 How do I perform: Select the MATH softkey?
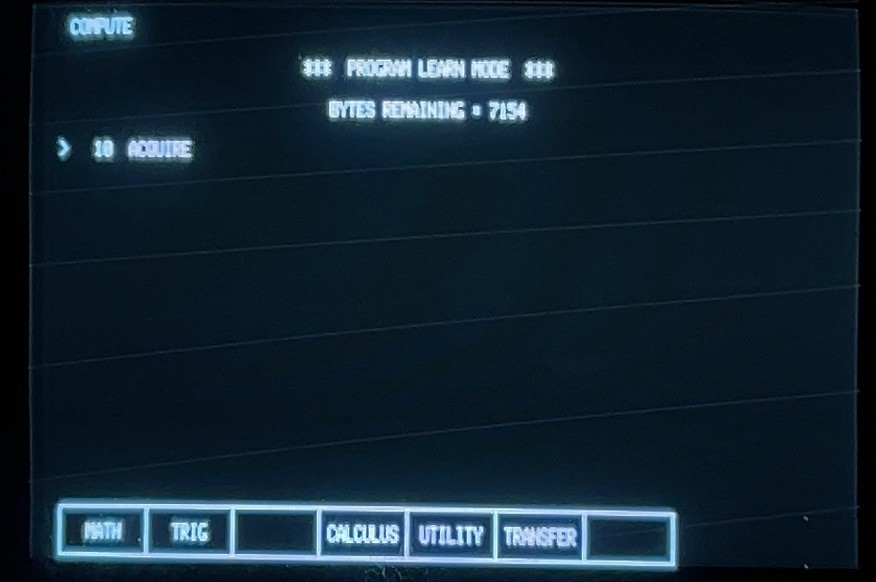(x=102, y=531)
